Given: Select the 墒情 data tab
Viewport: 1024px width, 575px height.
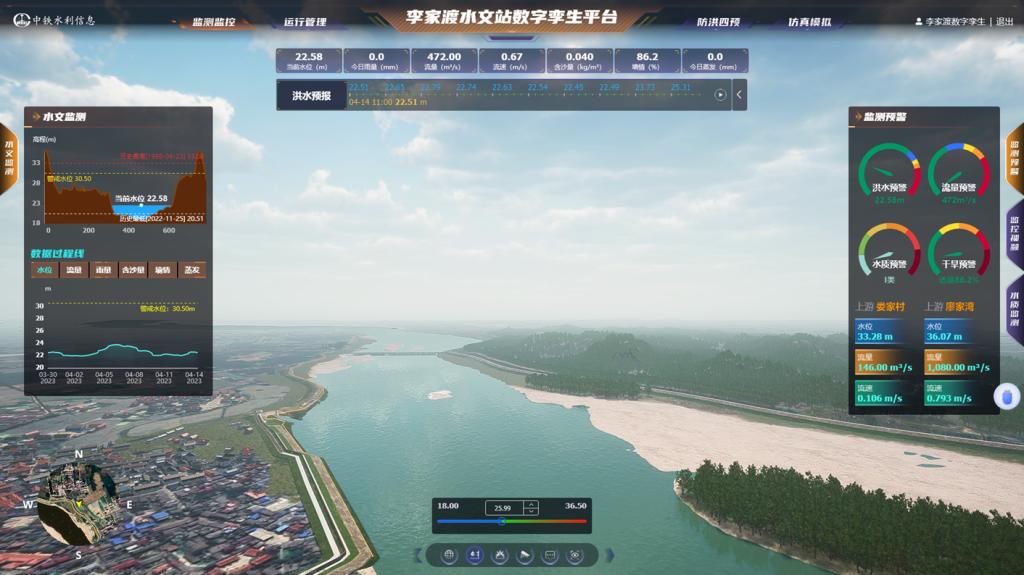Looking at the screenshot, I should (x=163, y=270).
